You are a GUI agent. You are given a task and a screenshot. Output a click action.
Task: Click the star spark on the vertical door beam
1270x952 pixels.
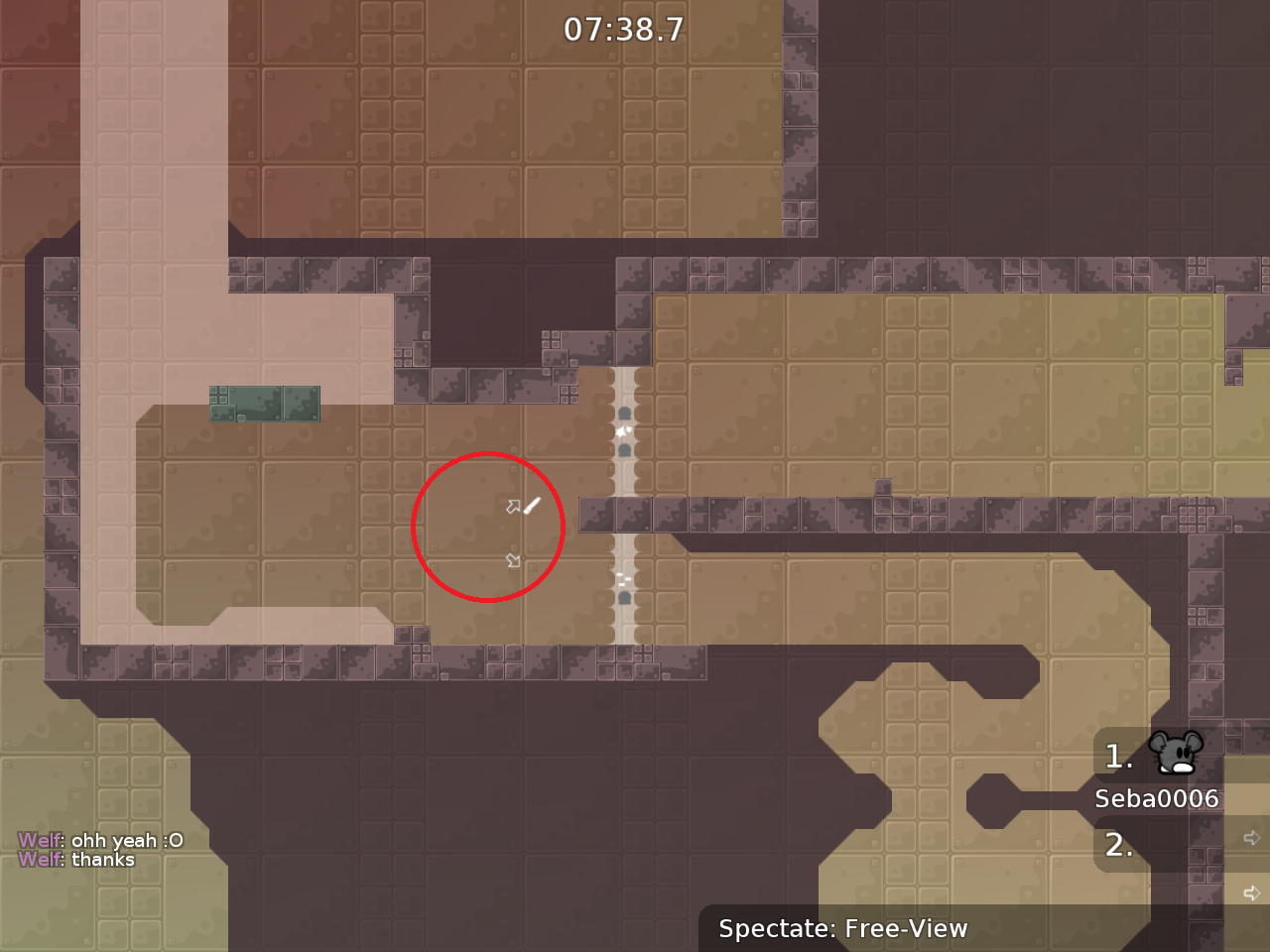[622, 428]
